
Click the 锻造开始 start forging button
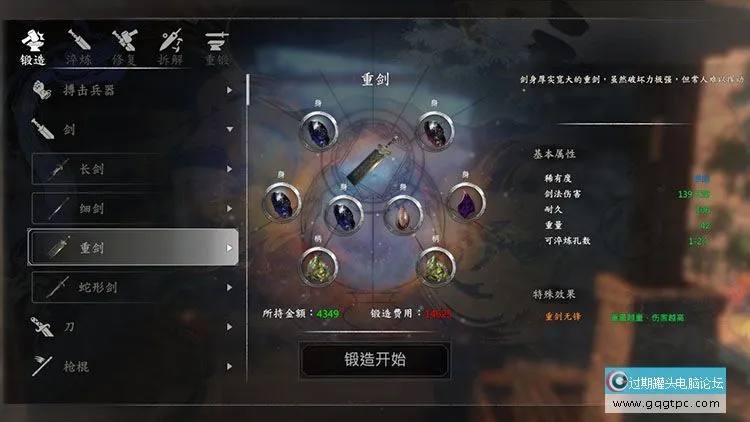[x=374, y=359]
